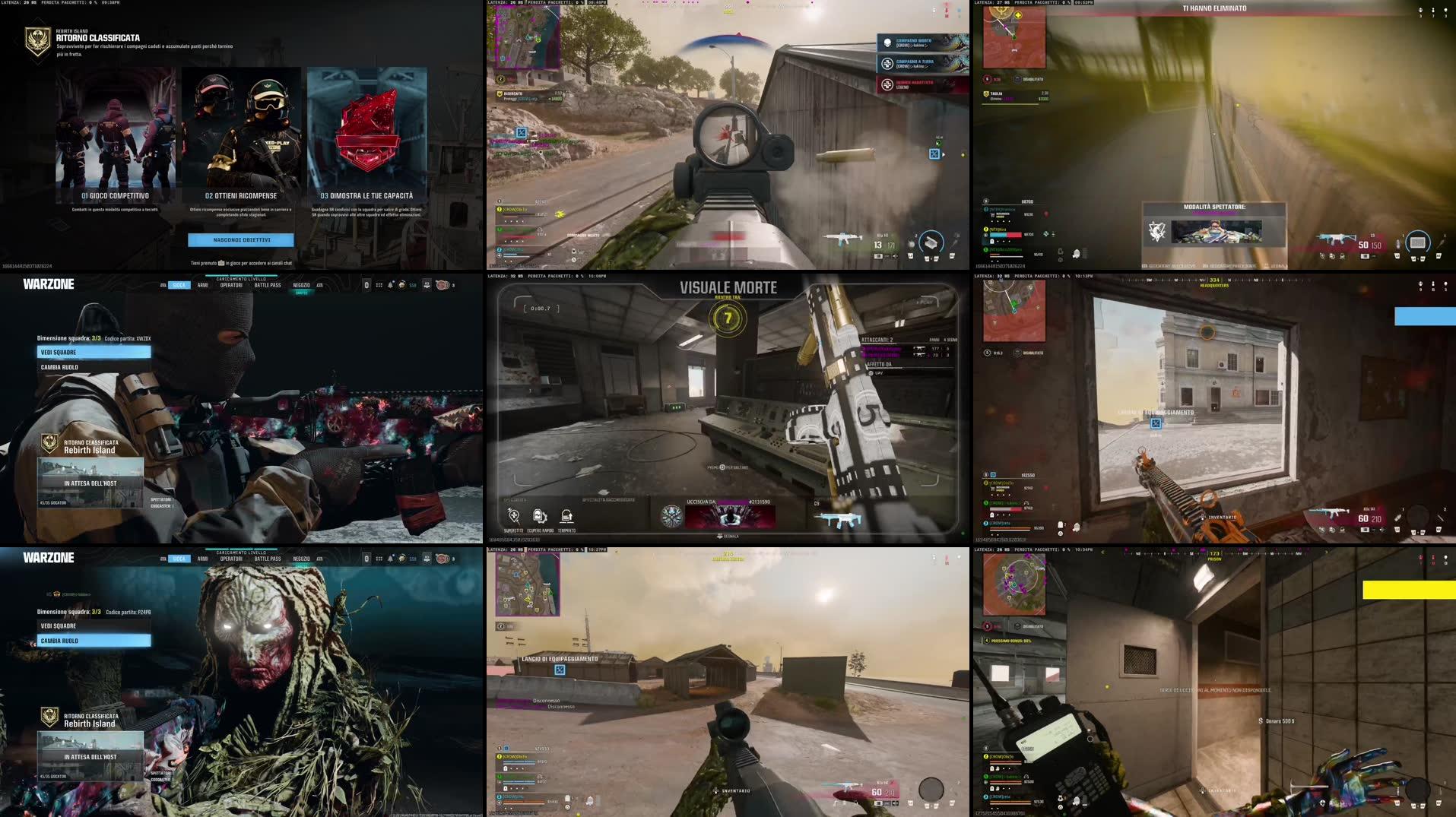This screenshot has width=1456, height=817.
Task: Open the social friends grid icon
Action: click(x=379, y=284)
